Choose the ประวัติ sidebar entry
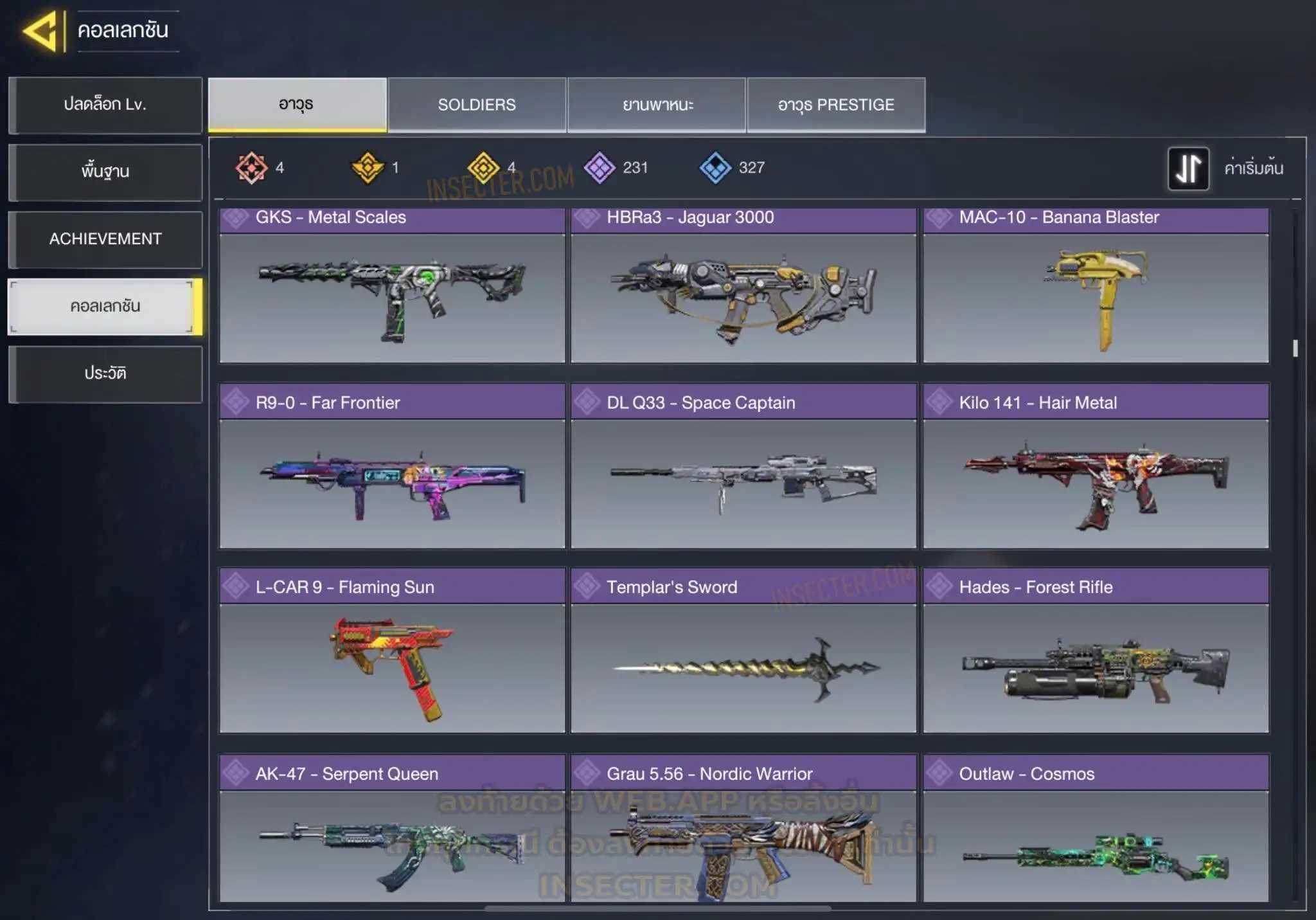Image resolution: width=1316 pixels, height=920 pixels. (105, 374)
